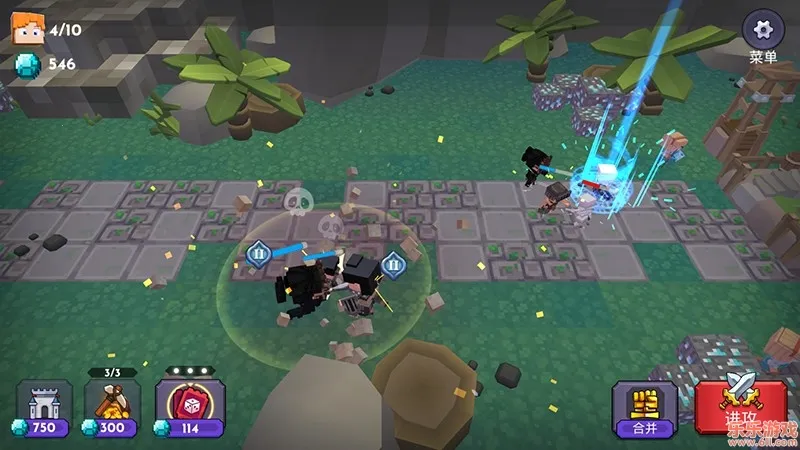Launch the red 进攻 attack button
The image size is (800, 450).
(x=741, y=406)
